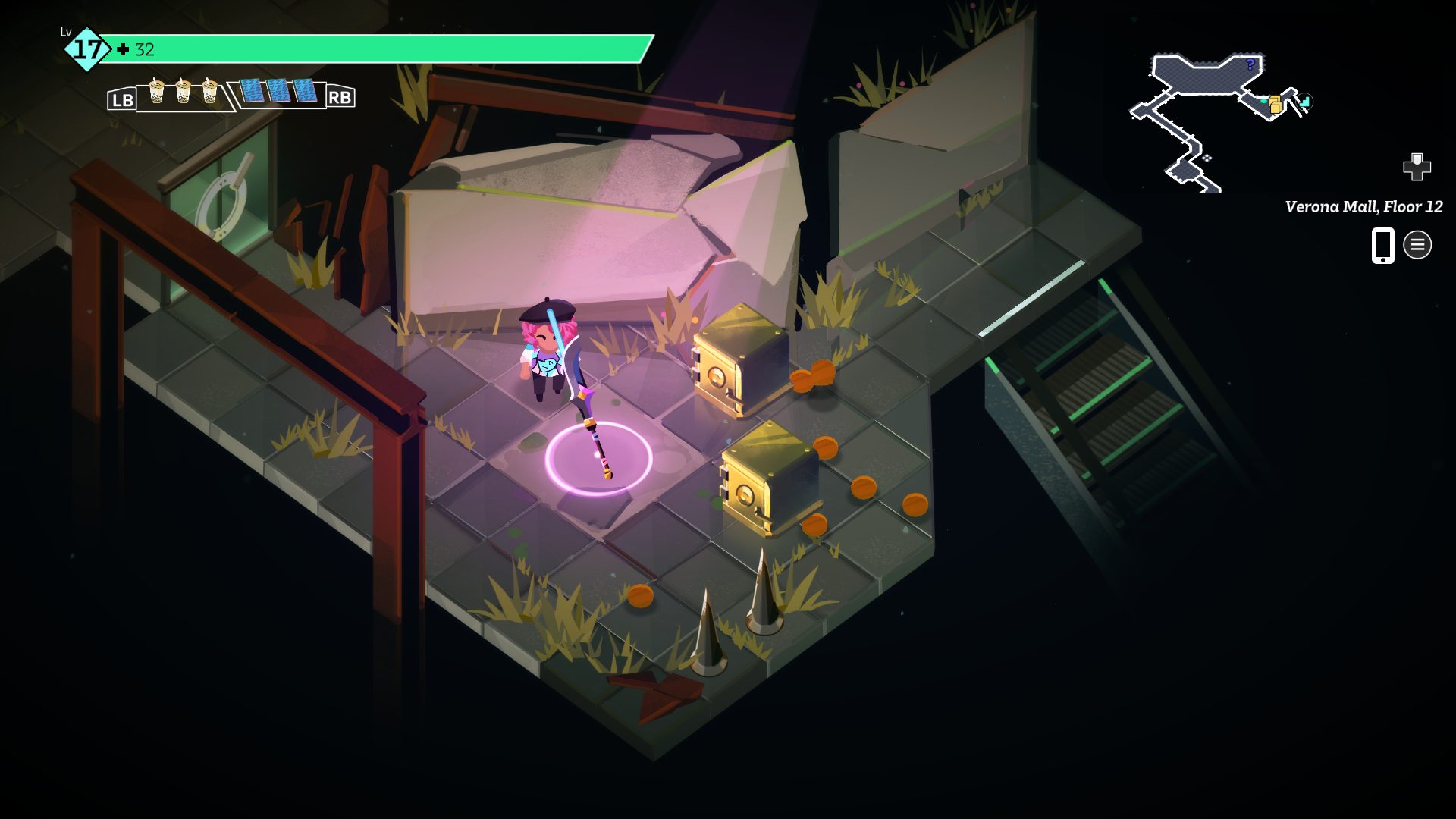Viewport: 1456px width, 819px height.
Task: Open the circular hamburger menu button
Action: pyautogui.click(x=1417, y=245)
